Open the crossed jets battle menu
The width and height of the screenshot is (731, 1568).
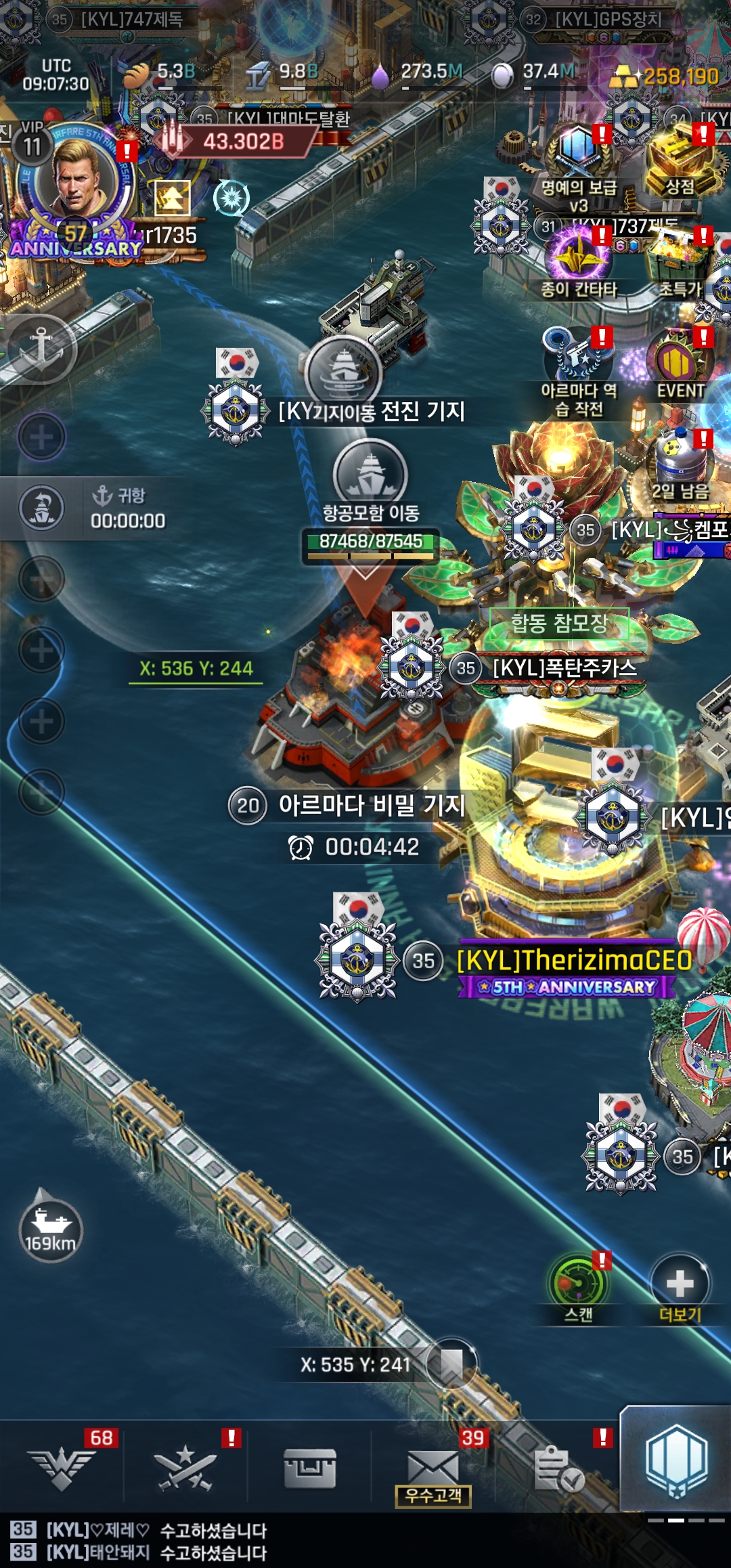[x=185, y=1468]
